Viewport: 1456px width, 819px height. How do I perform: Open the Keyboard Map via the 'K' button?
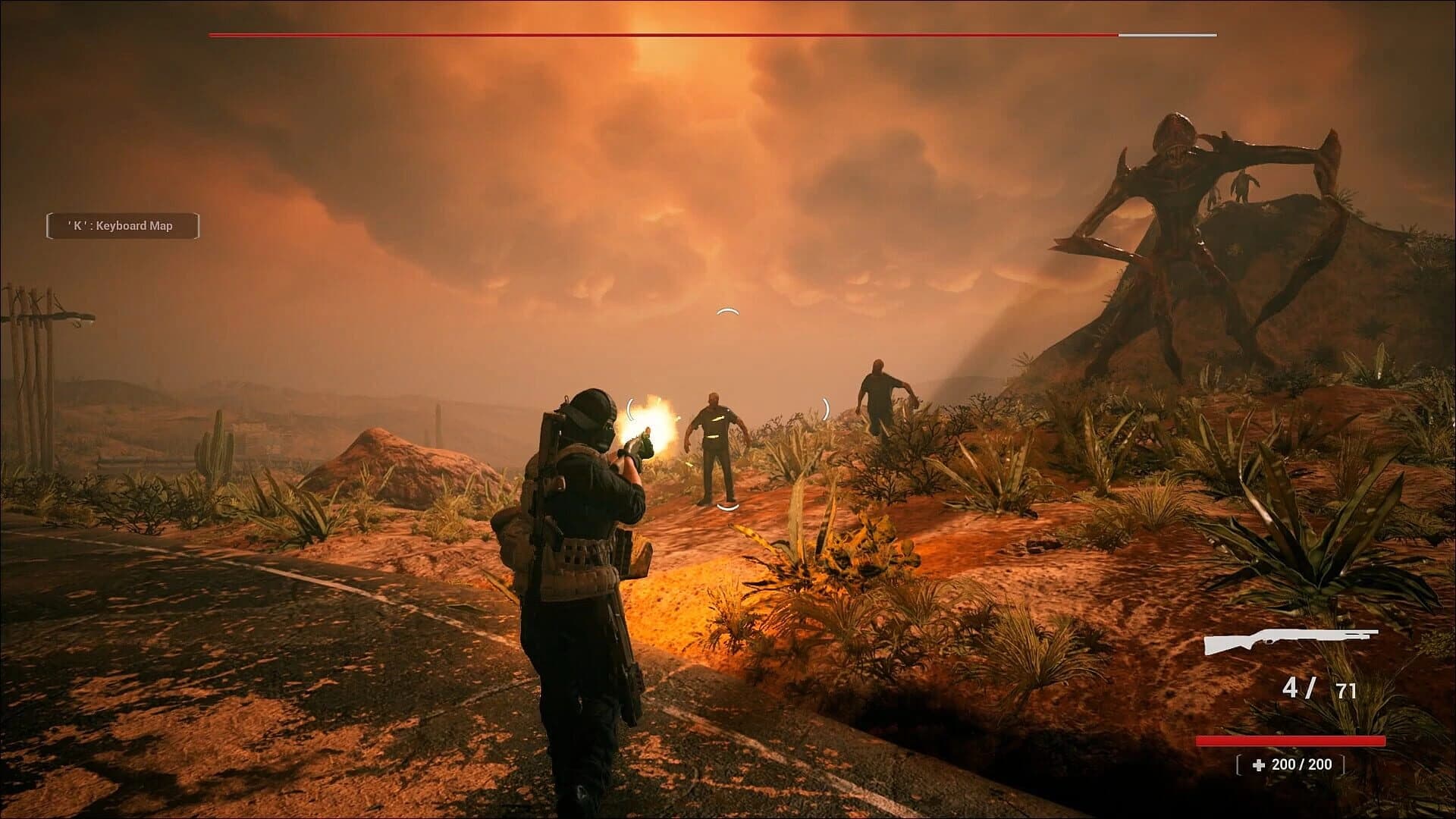pos(123,225)
